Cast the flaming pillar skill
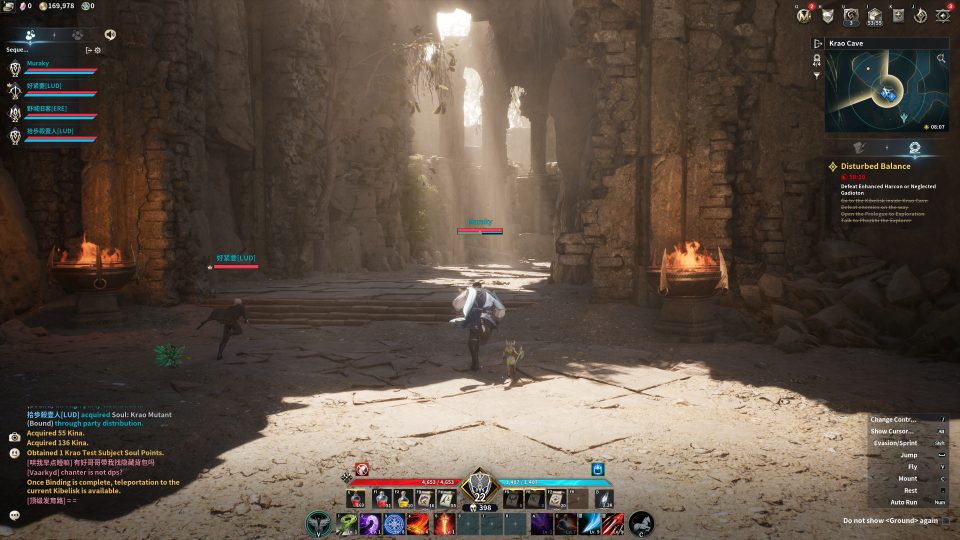The height and width of the screenshot is (540, 960). click(443, 523)
